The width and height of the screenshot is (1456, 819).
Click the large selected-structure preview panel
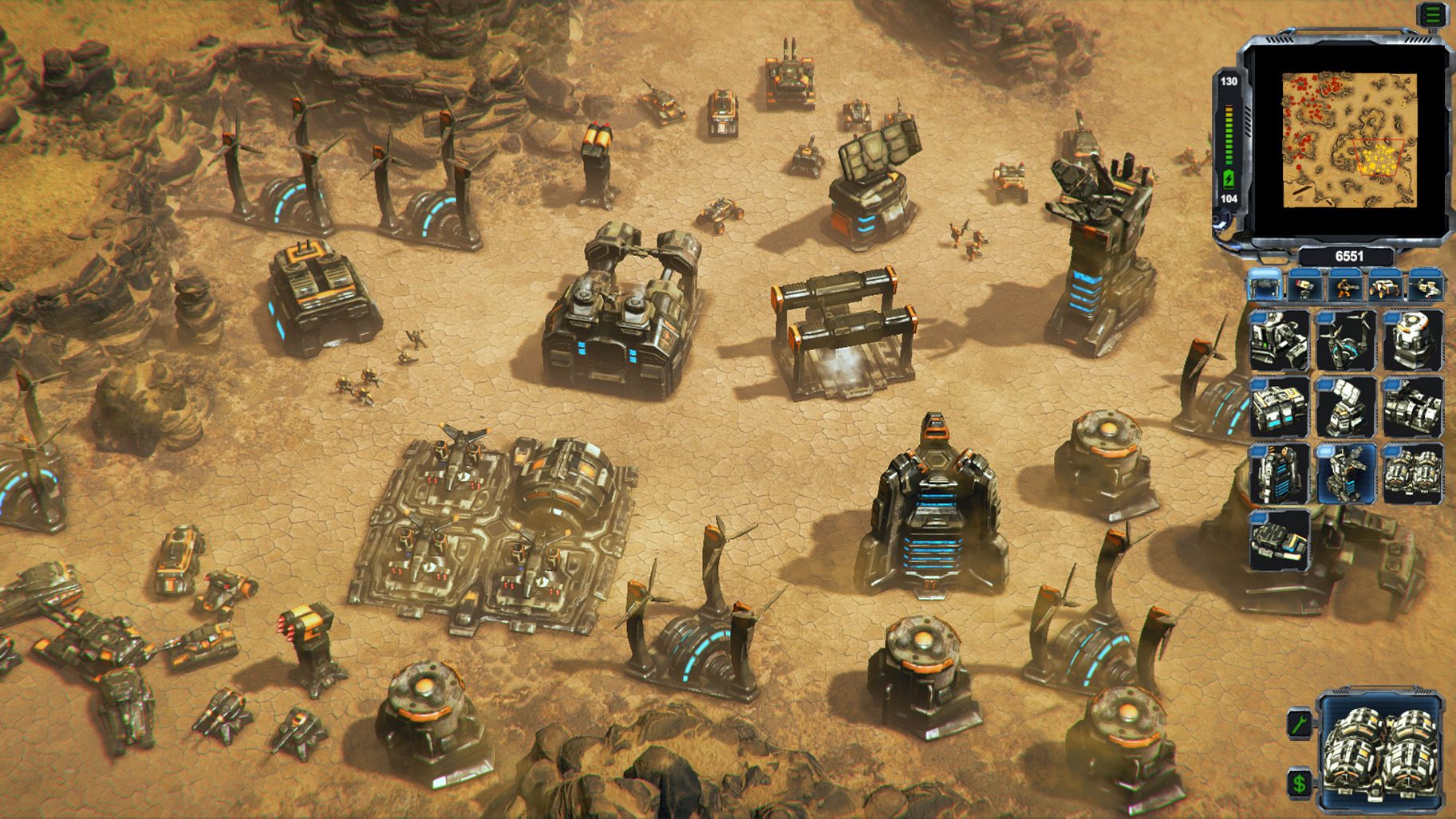coord(1380,754)
